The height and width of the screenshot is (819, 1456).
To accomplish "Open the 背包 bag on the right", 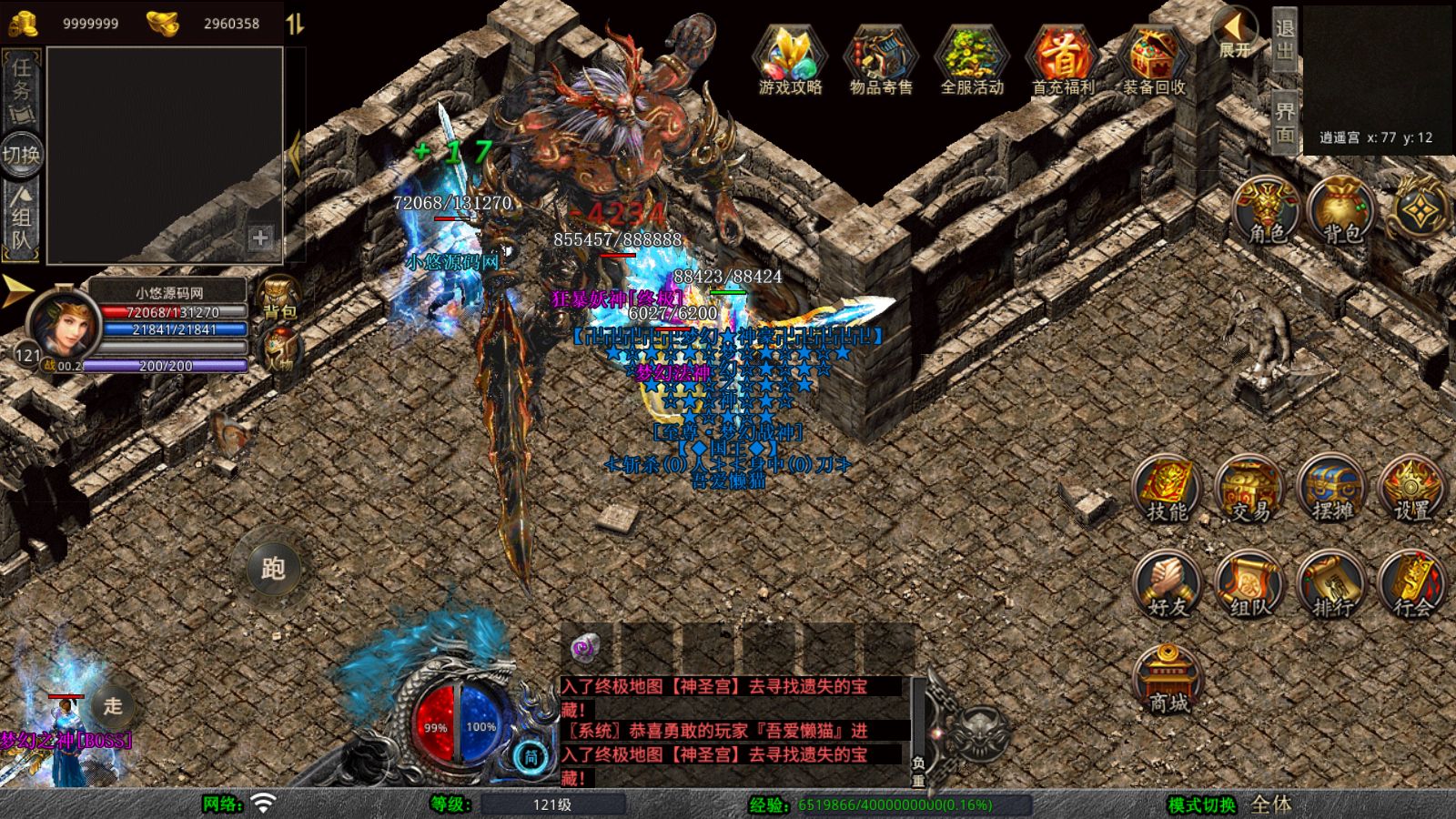I will pyautogui.click(x=1341, y=211).
